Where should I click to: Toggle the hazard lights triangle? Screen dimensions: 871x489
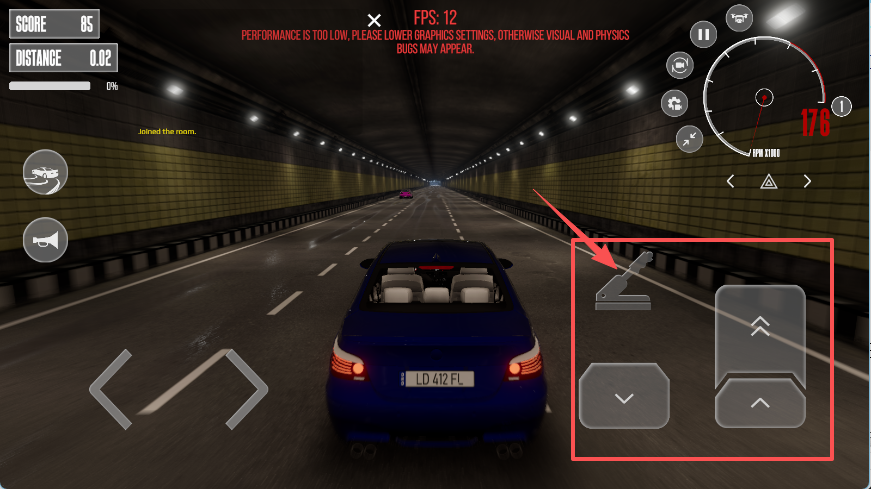click(x=769, y=181)
